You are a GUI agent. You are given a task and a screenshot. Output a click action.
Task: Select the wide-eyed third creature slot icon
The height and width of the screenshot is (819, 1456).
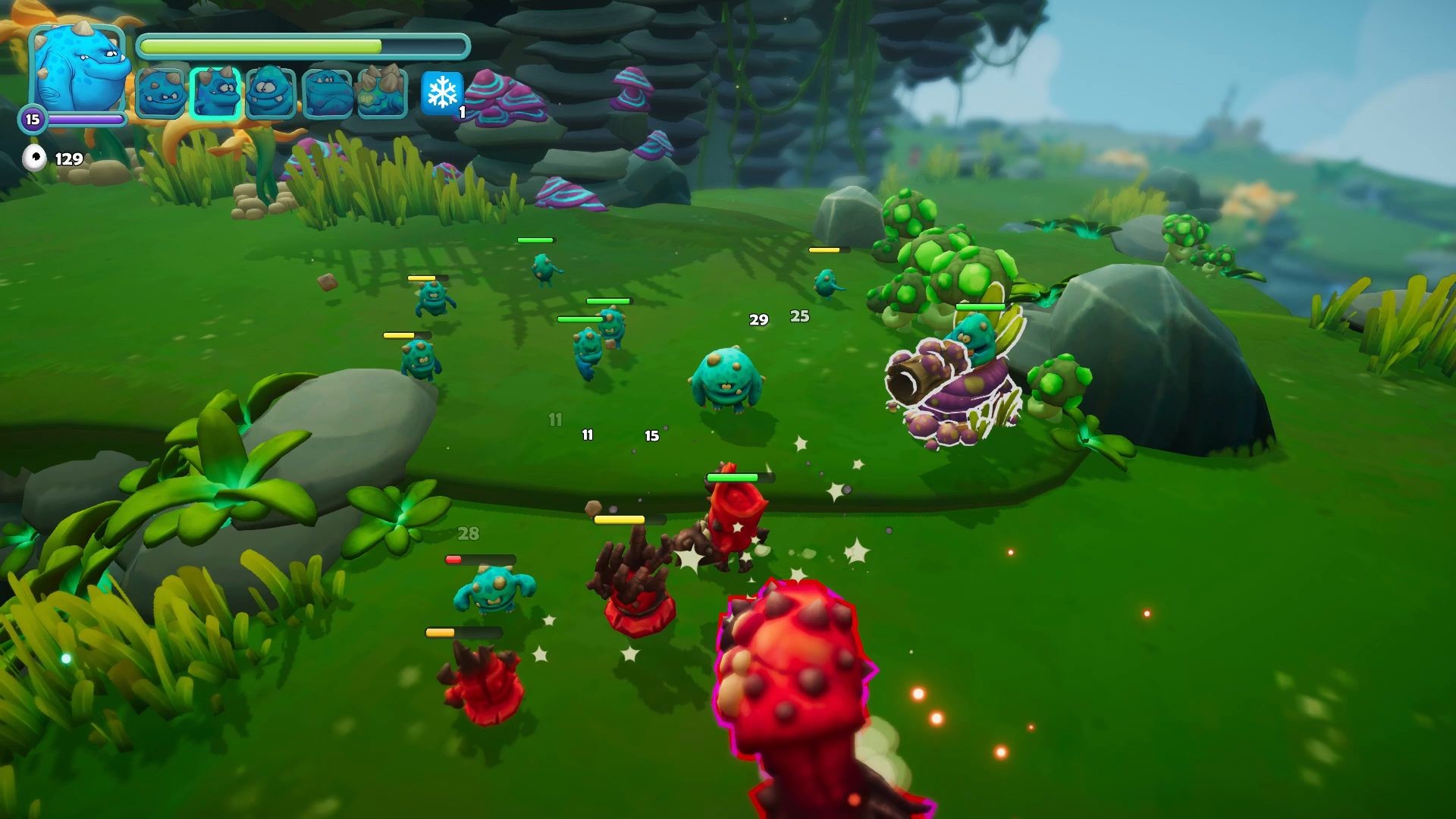(x=269, y=93)
